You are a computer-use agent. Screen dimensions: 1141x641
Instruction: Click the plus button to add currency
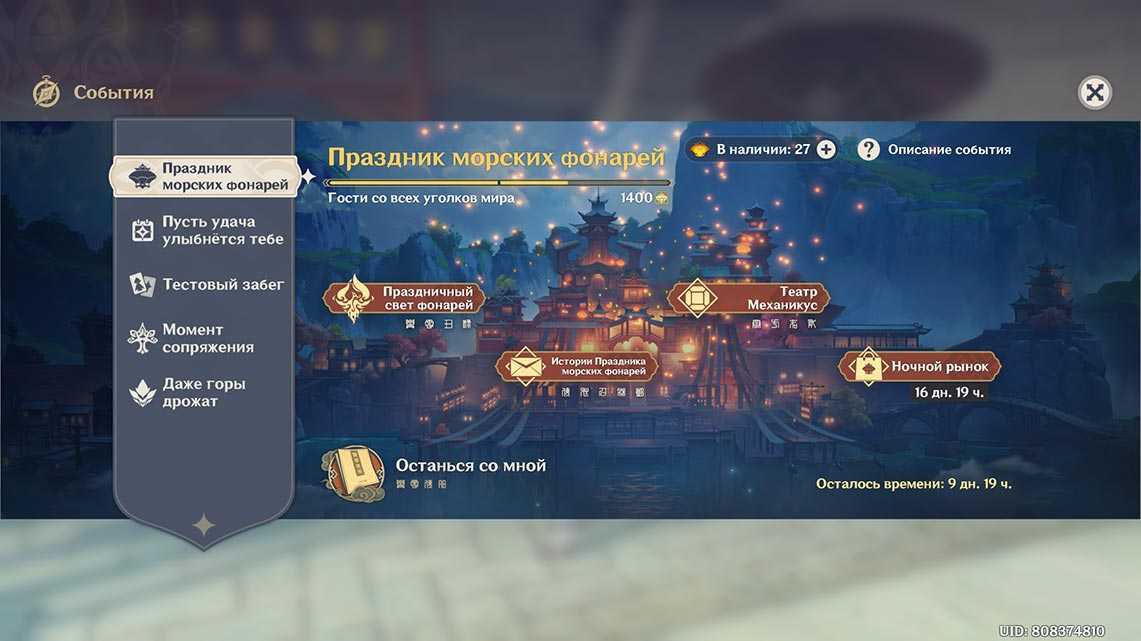(826, 149)
